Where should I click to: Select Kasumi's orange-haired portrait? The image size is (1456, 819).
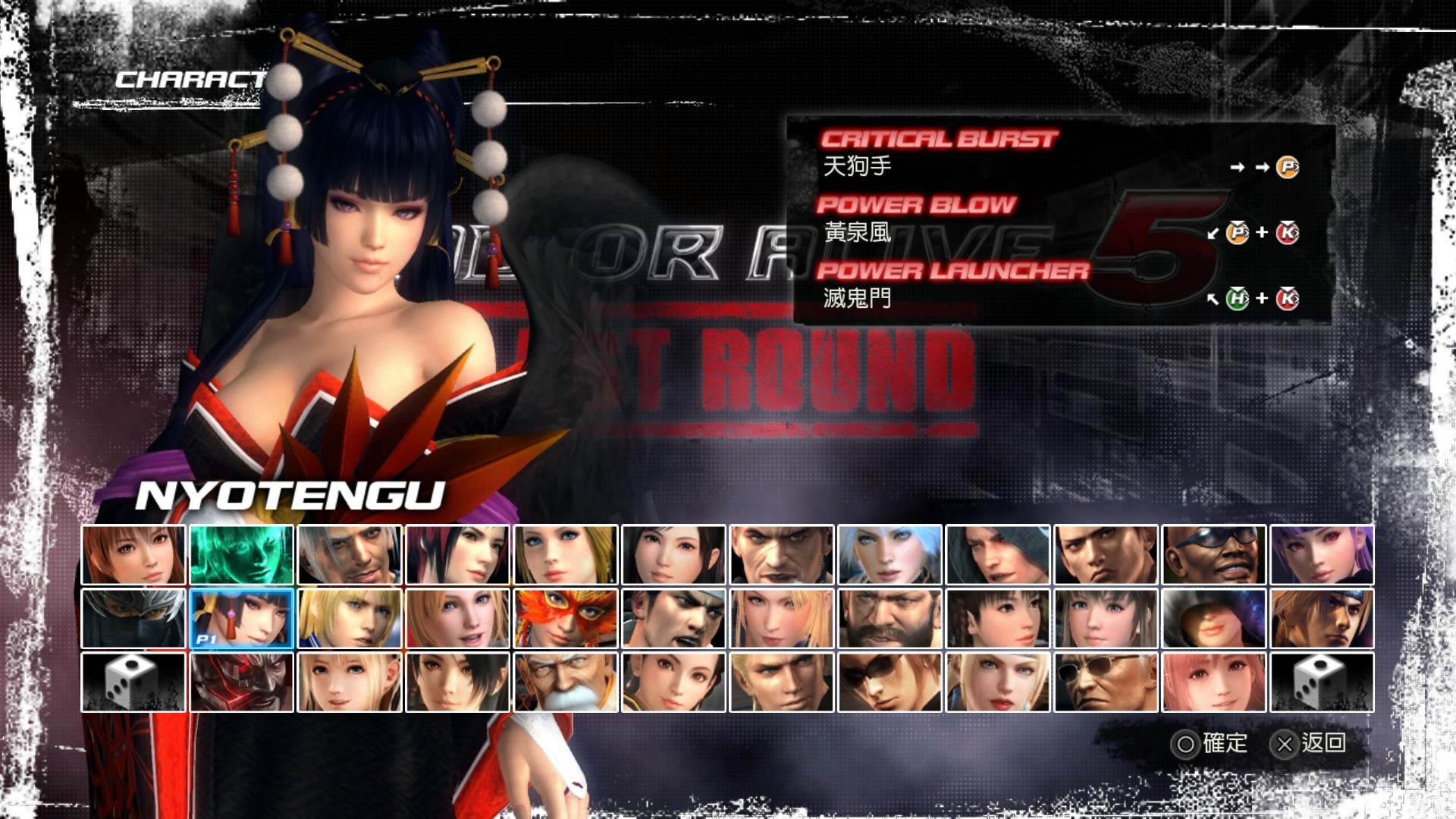(133, 554)
